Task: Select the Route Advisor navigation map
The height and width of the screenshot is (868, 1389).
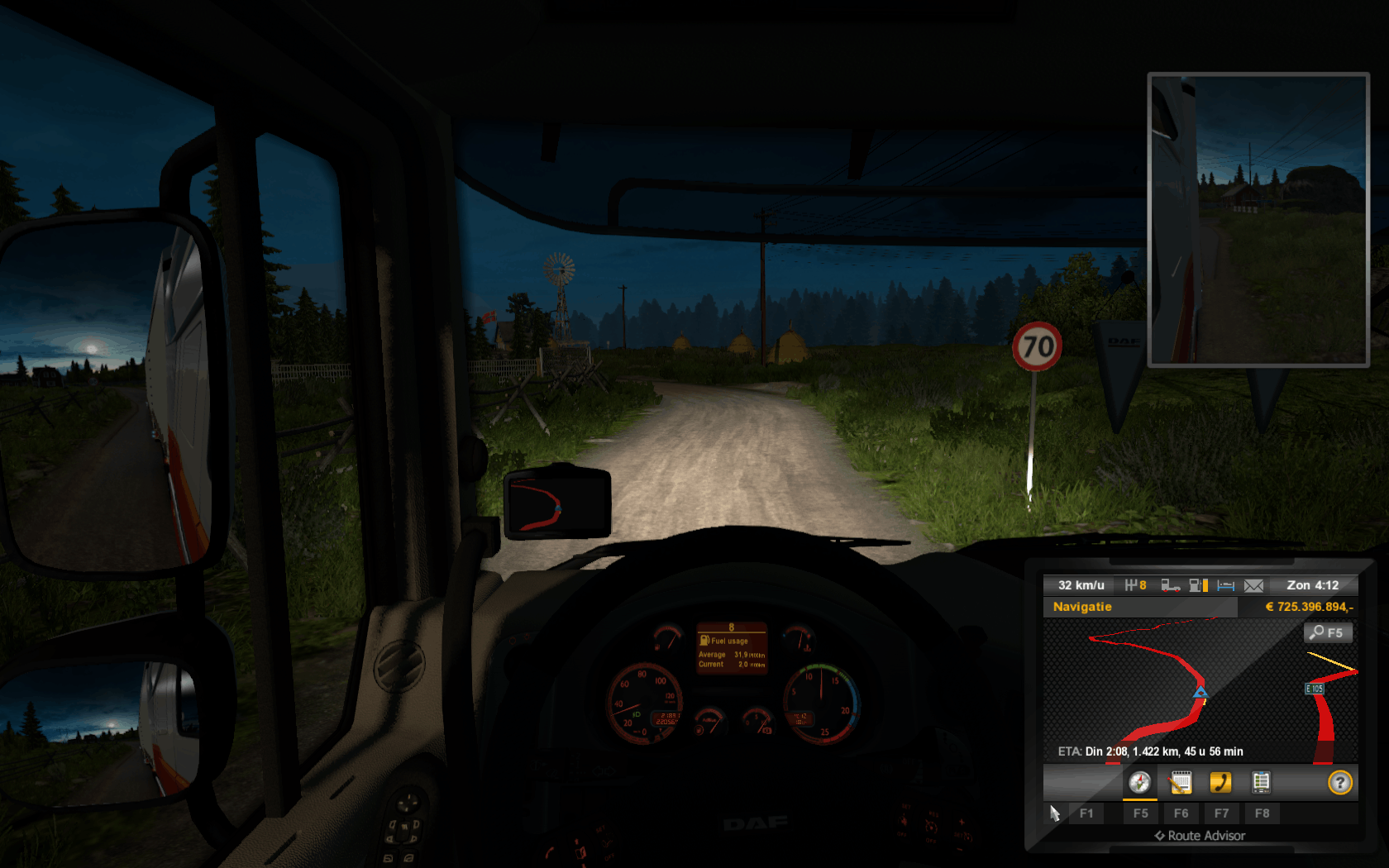Action: coord(1199,690)
